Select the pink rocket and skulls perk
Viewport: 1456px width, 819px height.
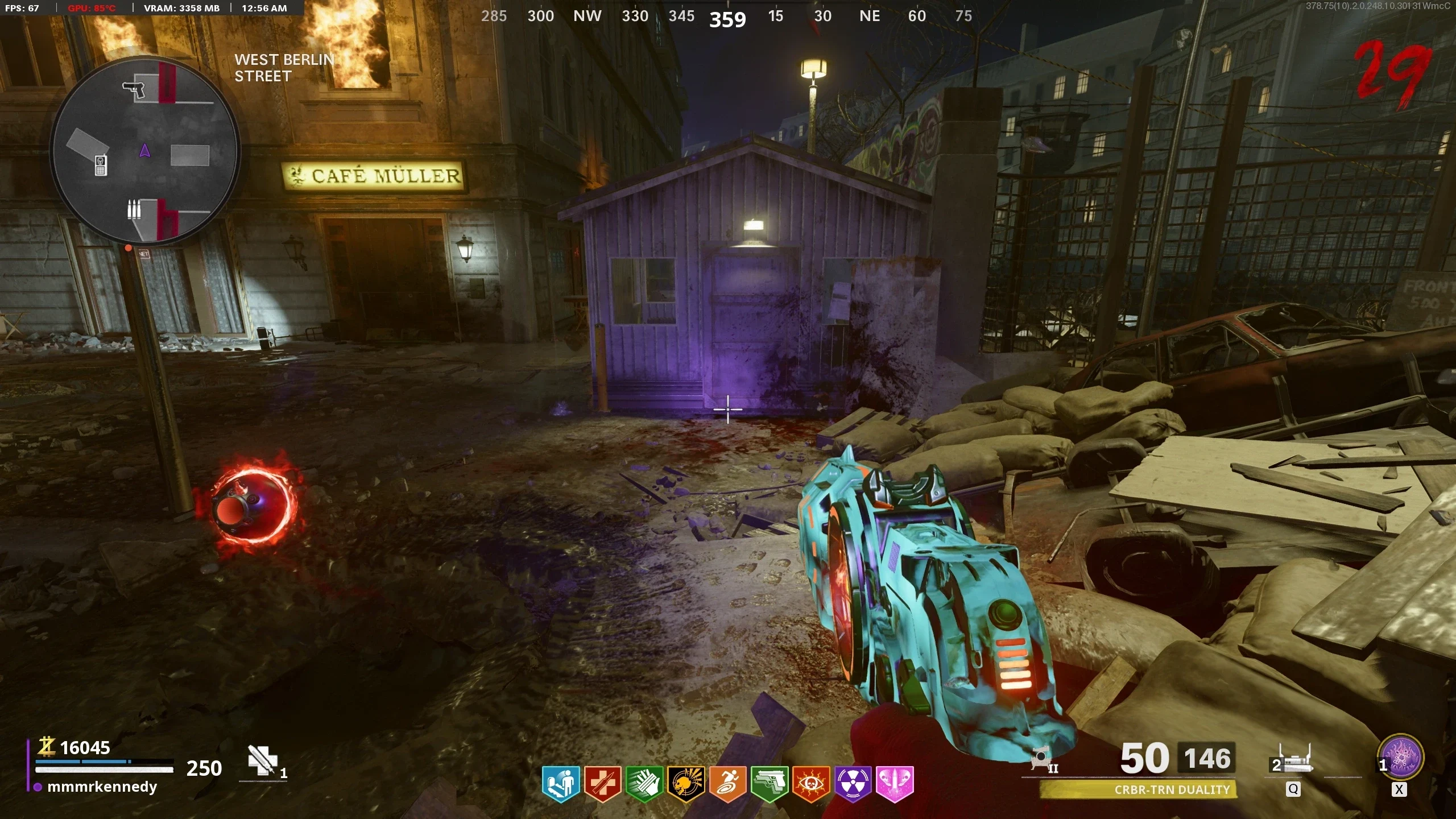point(895,784)
